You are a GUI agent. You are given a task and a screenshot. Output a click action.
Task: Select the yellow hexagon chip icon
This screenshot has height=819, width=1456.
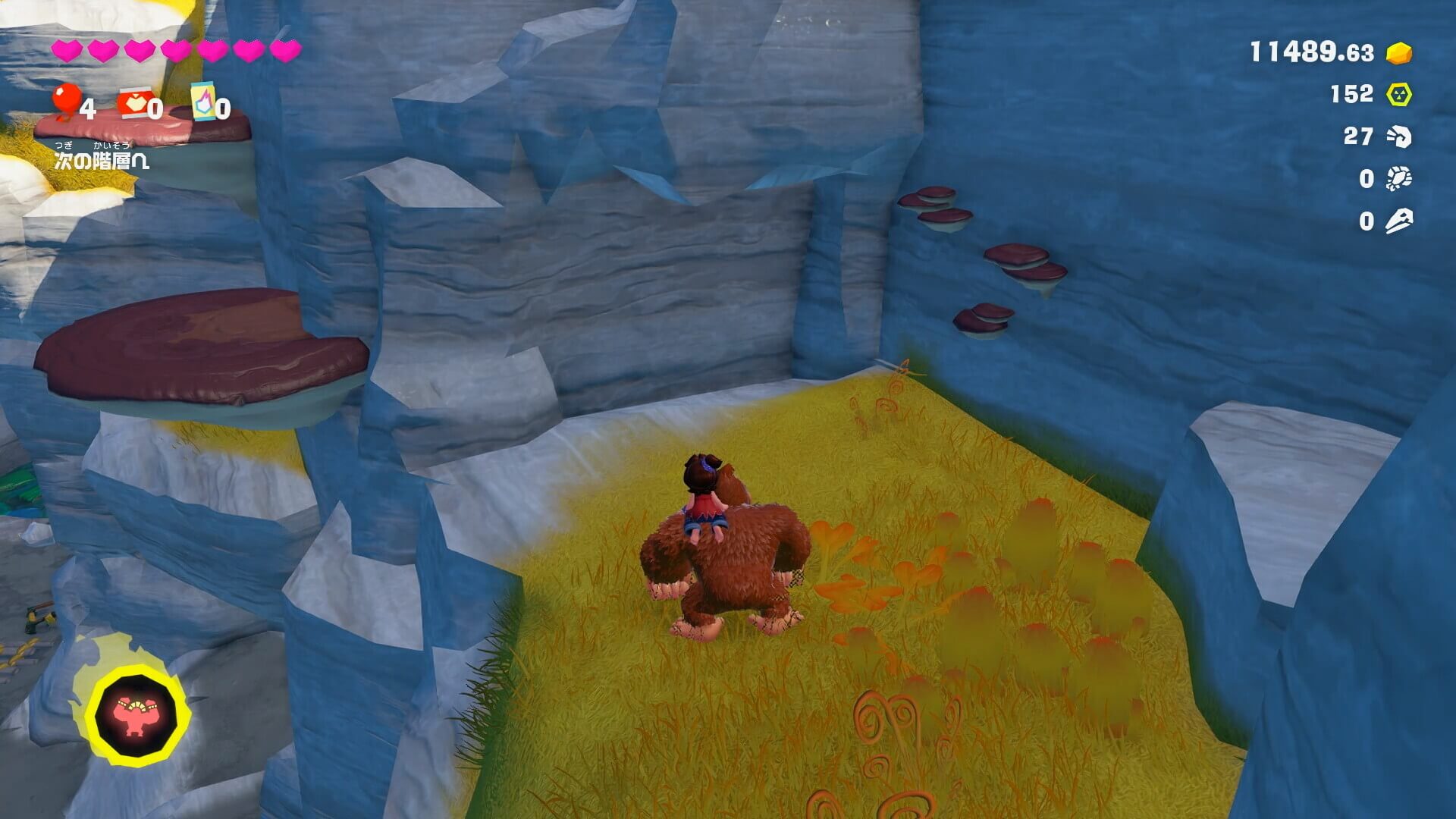[1398, 95]
